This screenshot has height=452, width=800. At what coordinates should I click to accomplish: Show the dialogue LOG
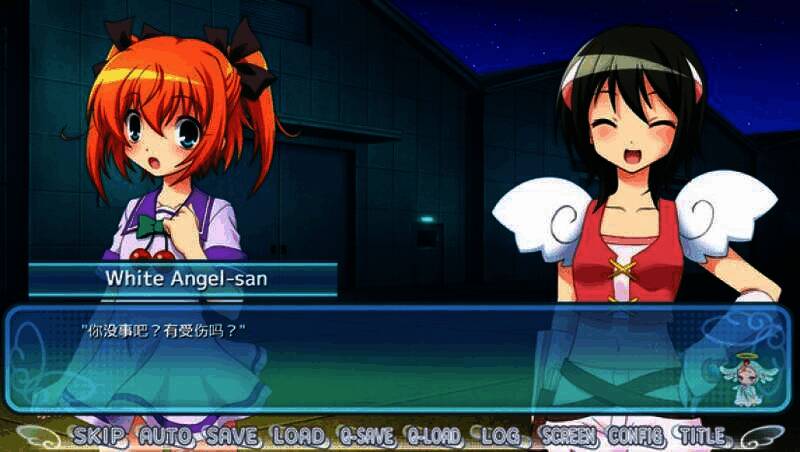point(501,436)
